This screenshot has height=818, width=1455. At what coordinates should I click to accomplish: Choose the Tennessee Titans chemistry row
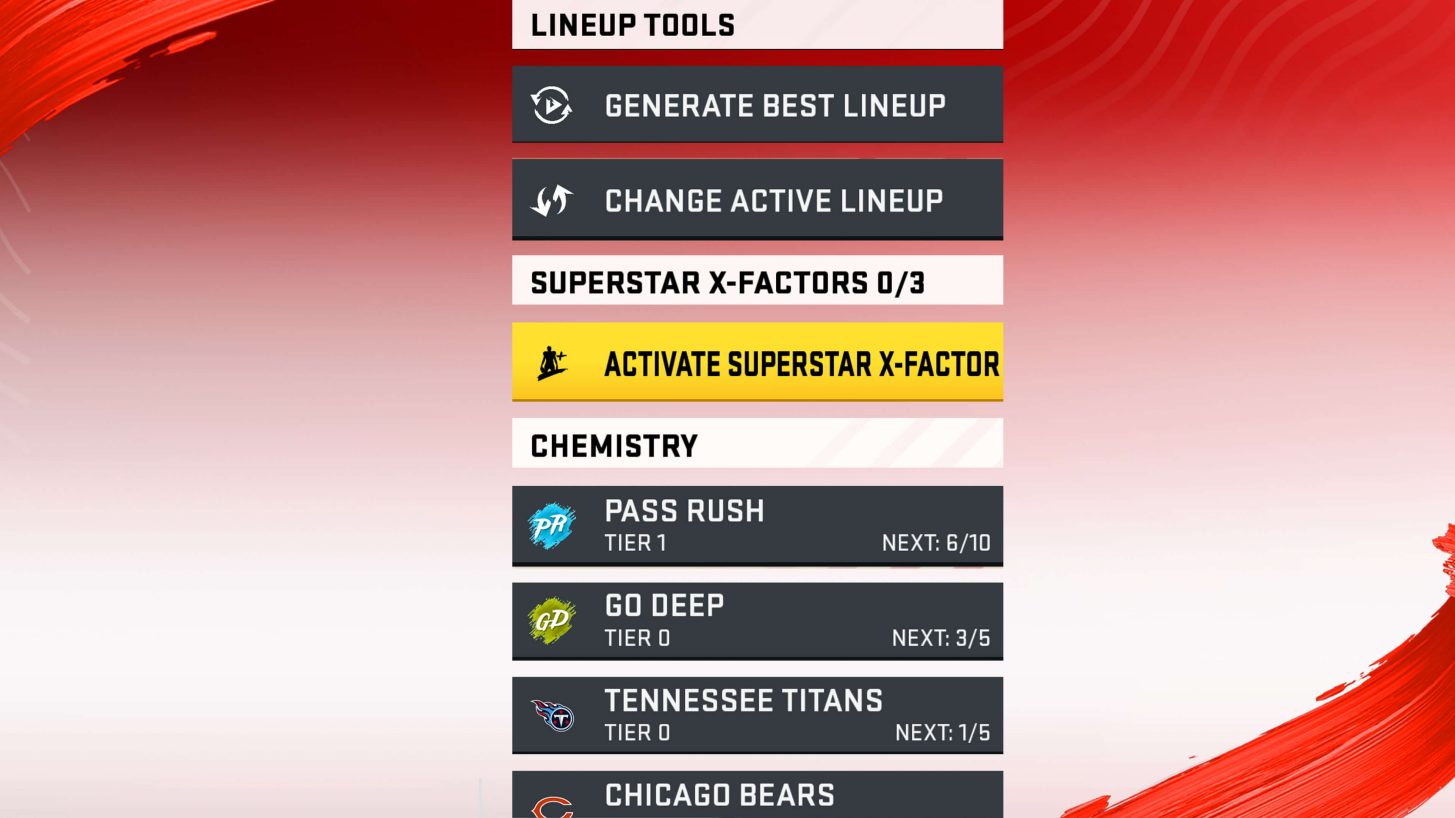[x=757, y=715]
